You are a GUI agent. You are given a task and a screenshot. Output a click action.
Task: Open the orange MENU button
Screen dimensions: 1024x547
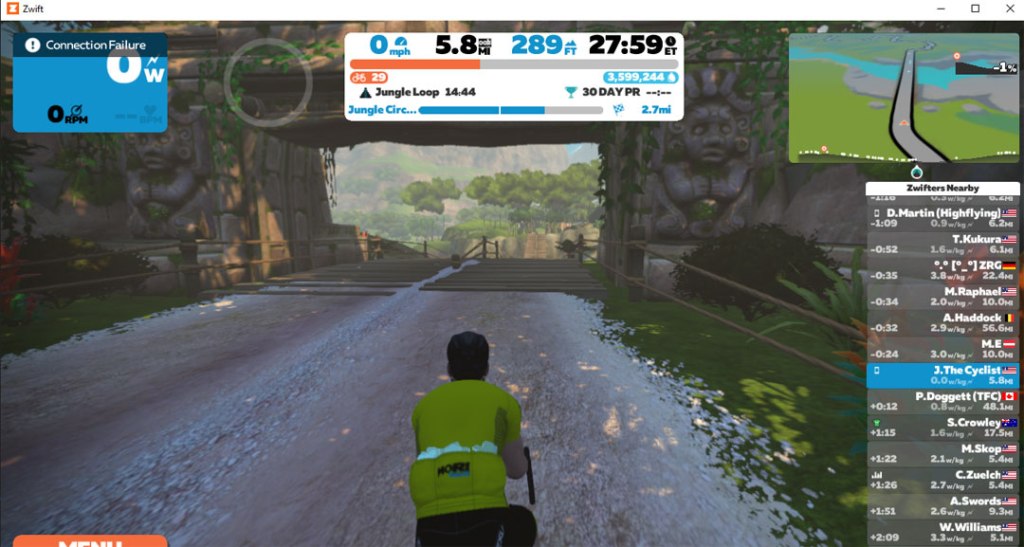(89, 540)
